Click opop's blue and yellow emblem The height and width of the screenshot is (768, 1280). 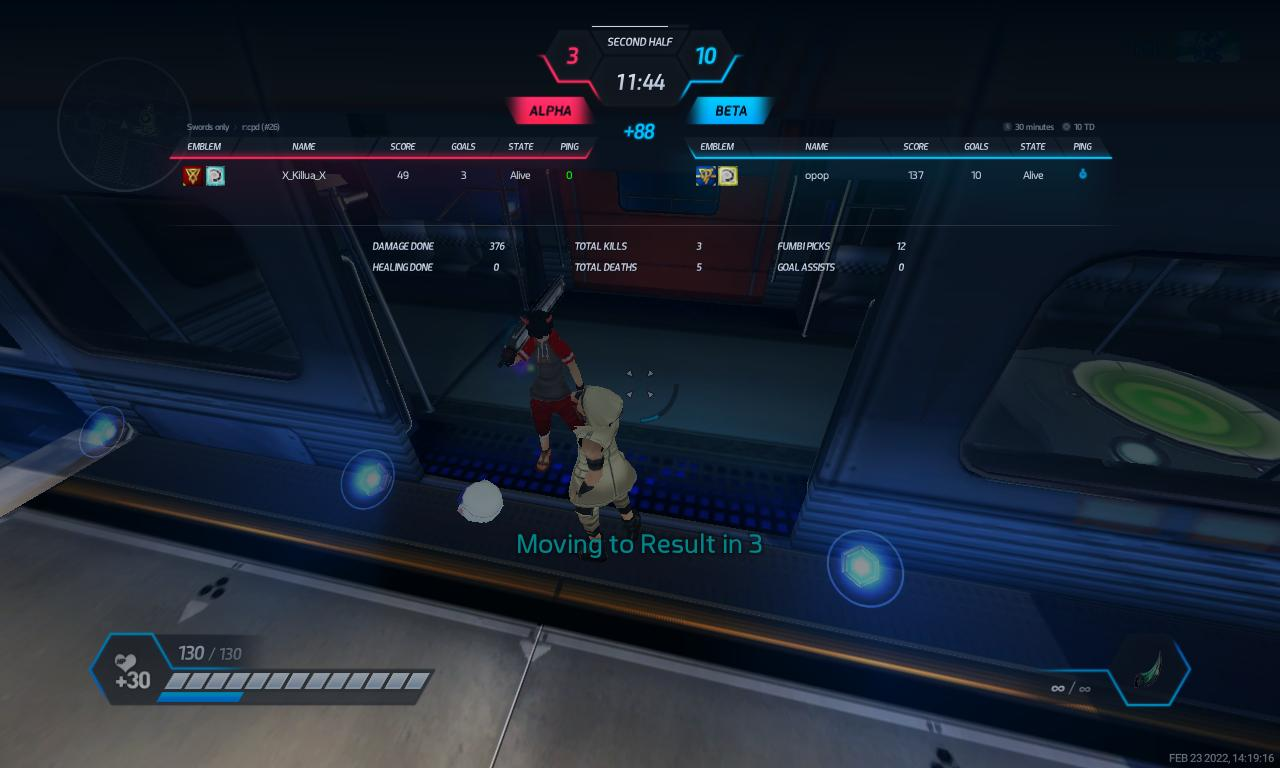click(x=706, y=176)
